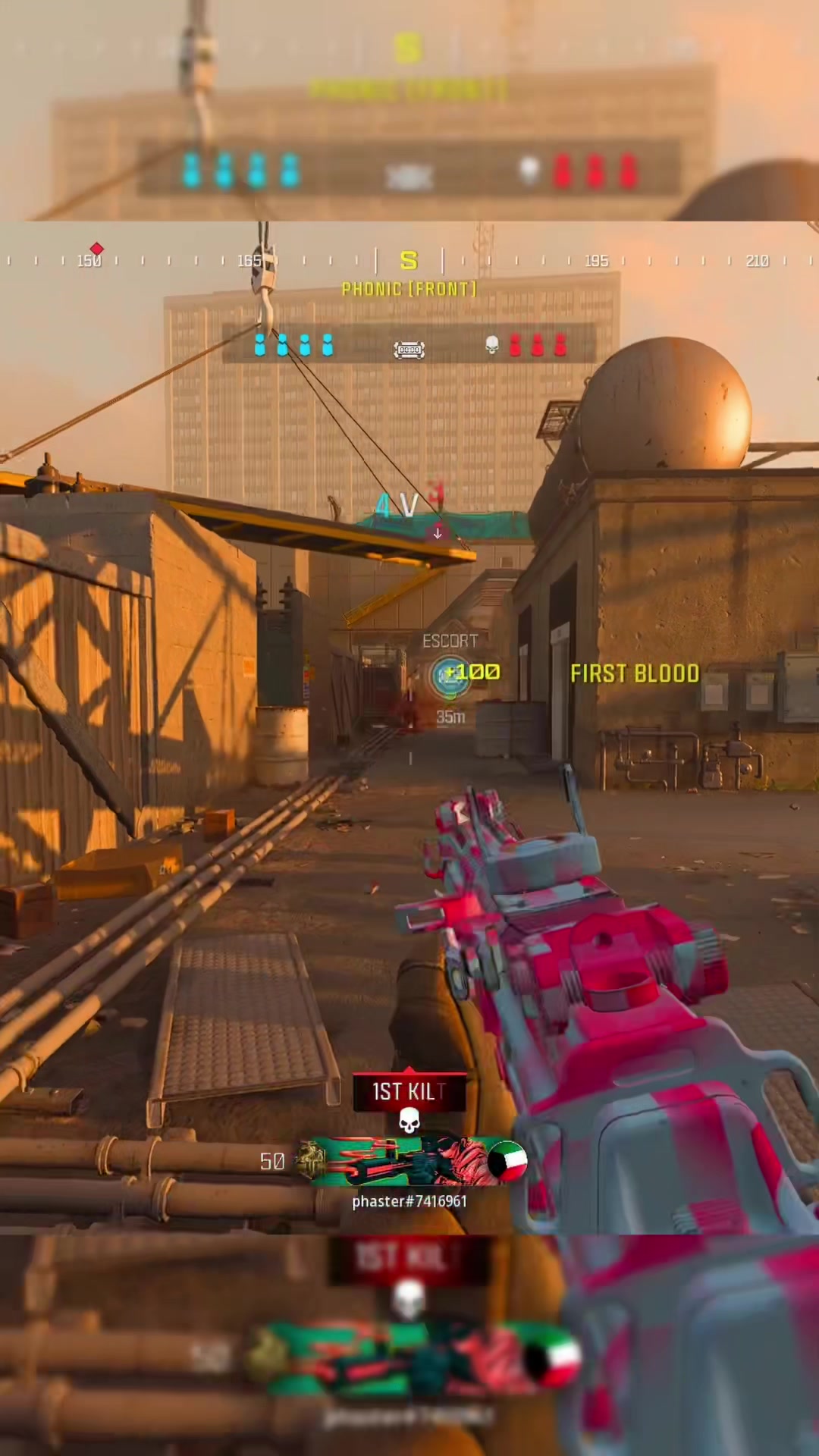The width and height of the screenshot is (819, 1456).
Task: Click the white skull in enemy team row
Action: point(491,345)
